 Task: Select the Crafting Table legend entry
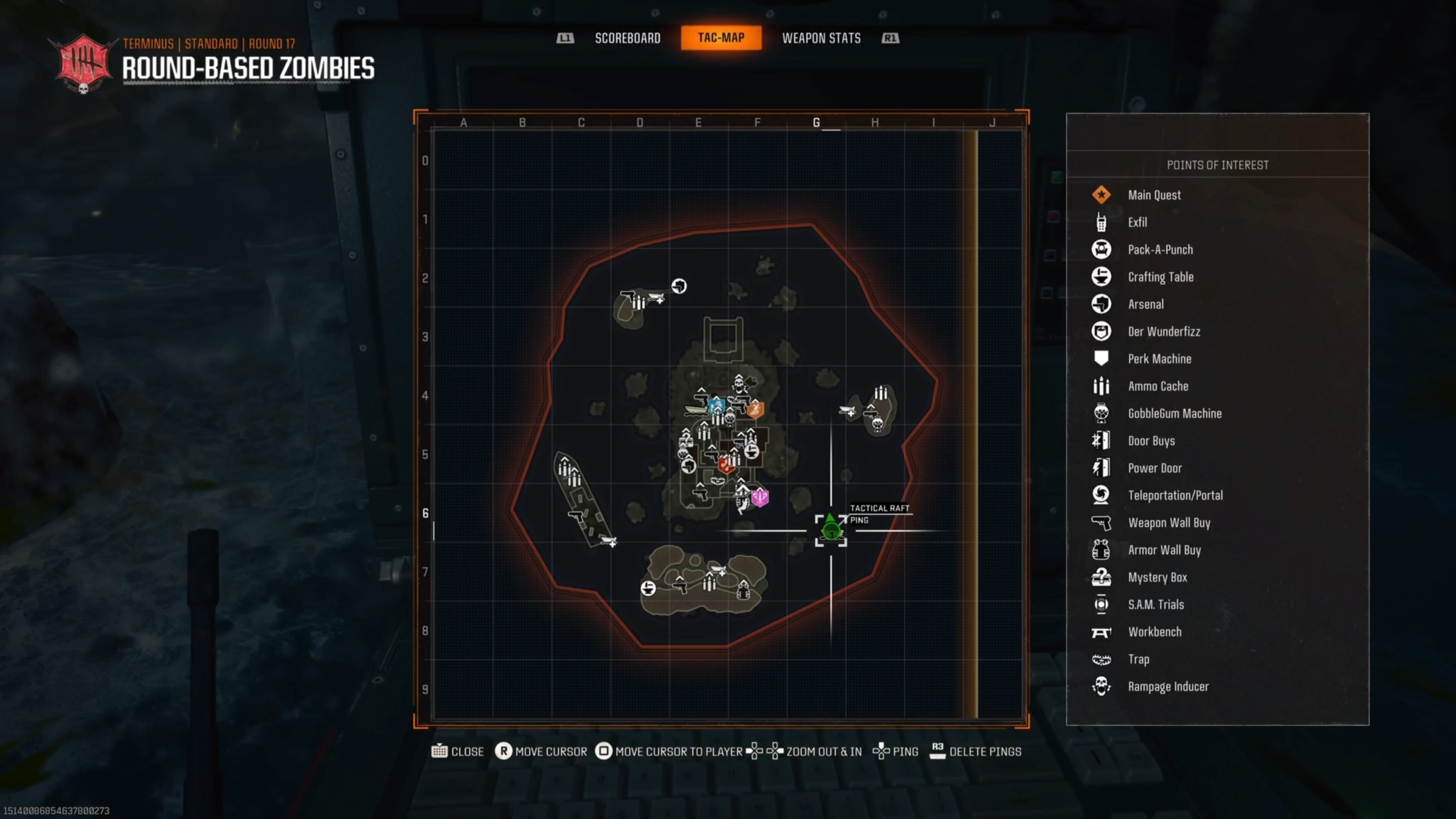[1160, 277]
